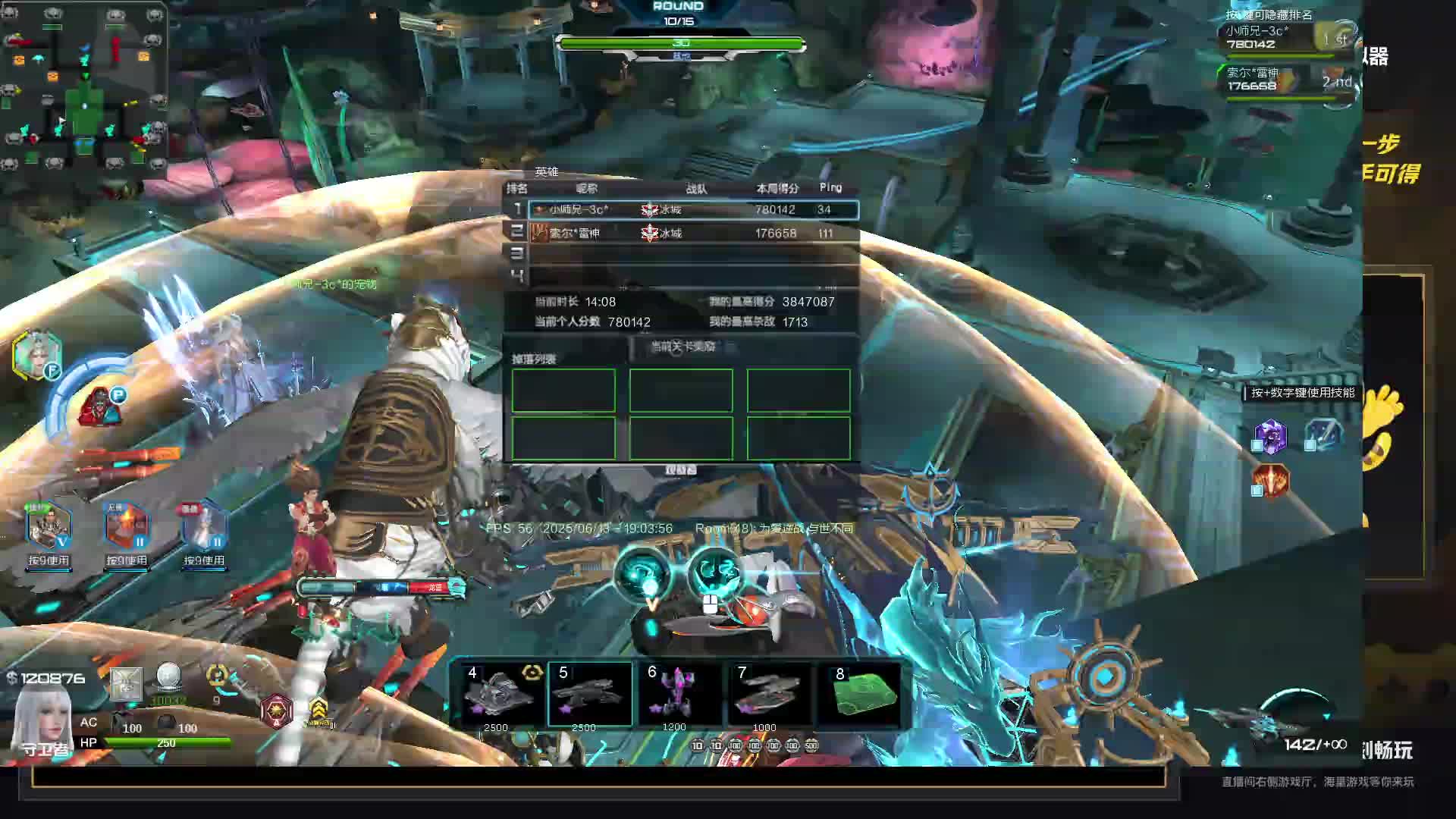Viewport: 1456px width, 819px height.
Task: Click the silver orb item icon
Action: coord(168,677)
